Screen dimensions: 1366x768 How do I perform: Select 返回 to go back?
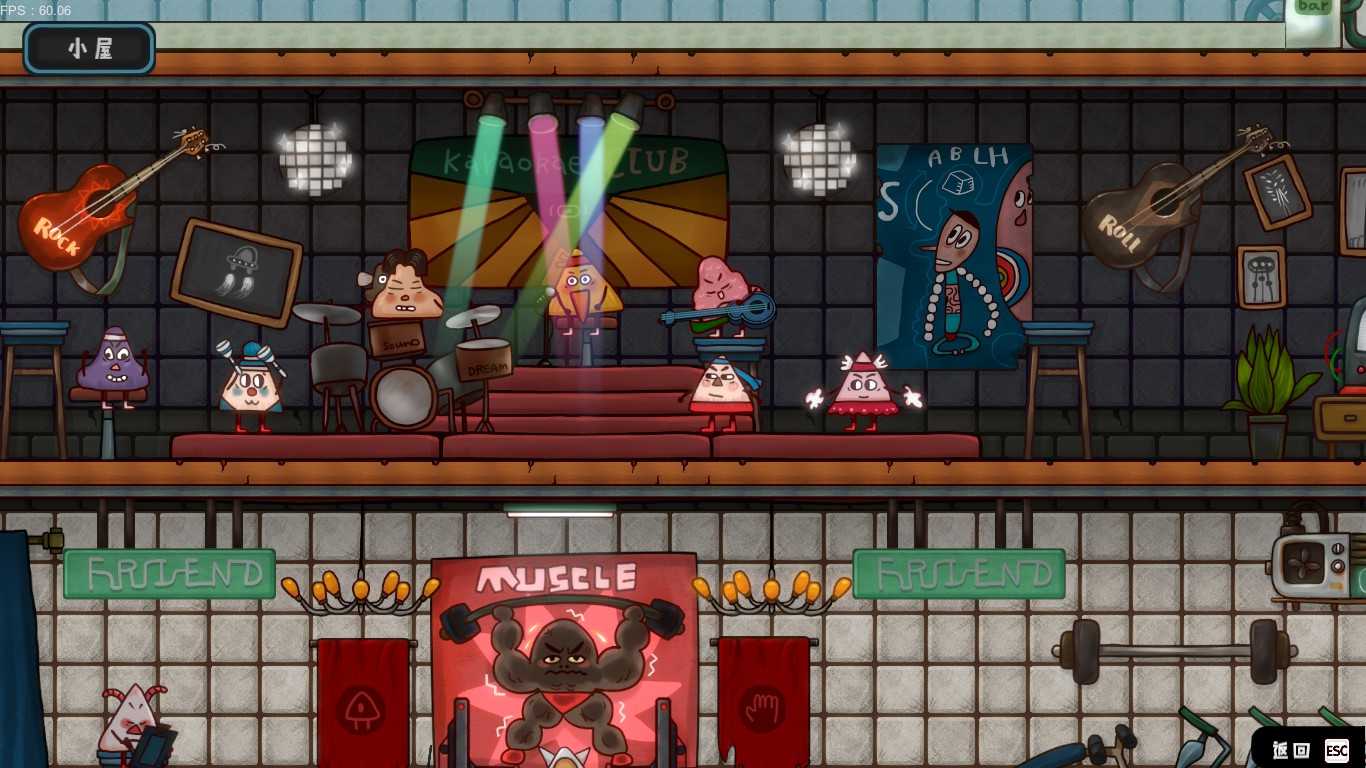pyautogui.click(x=1291, y=750)
